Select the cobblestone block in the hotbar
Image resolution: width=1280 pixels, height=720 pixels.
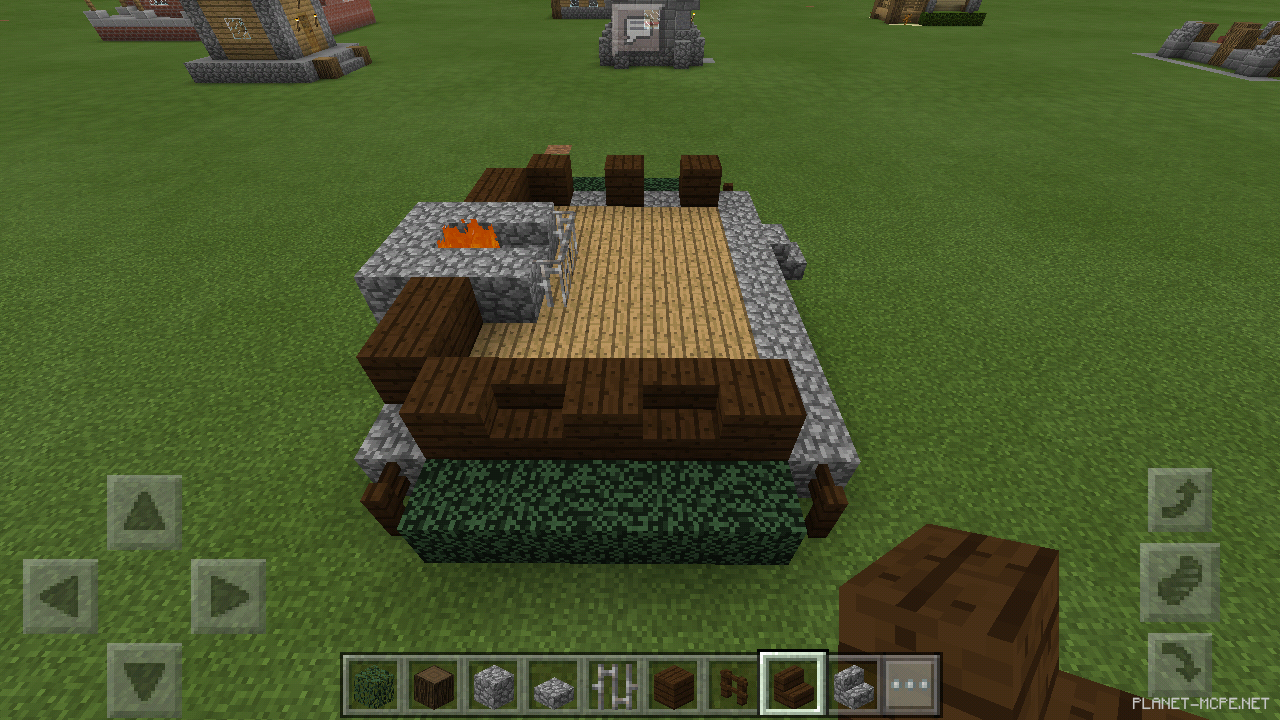(493, 682)
